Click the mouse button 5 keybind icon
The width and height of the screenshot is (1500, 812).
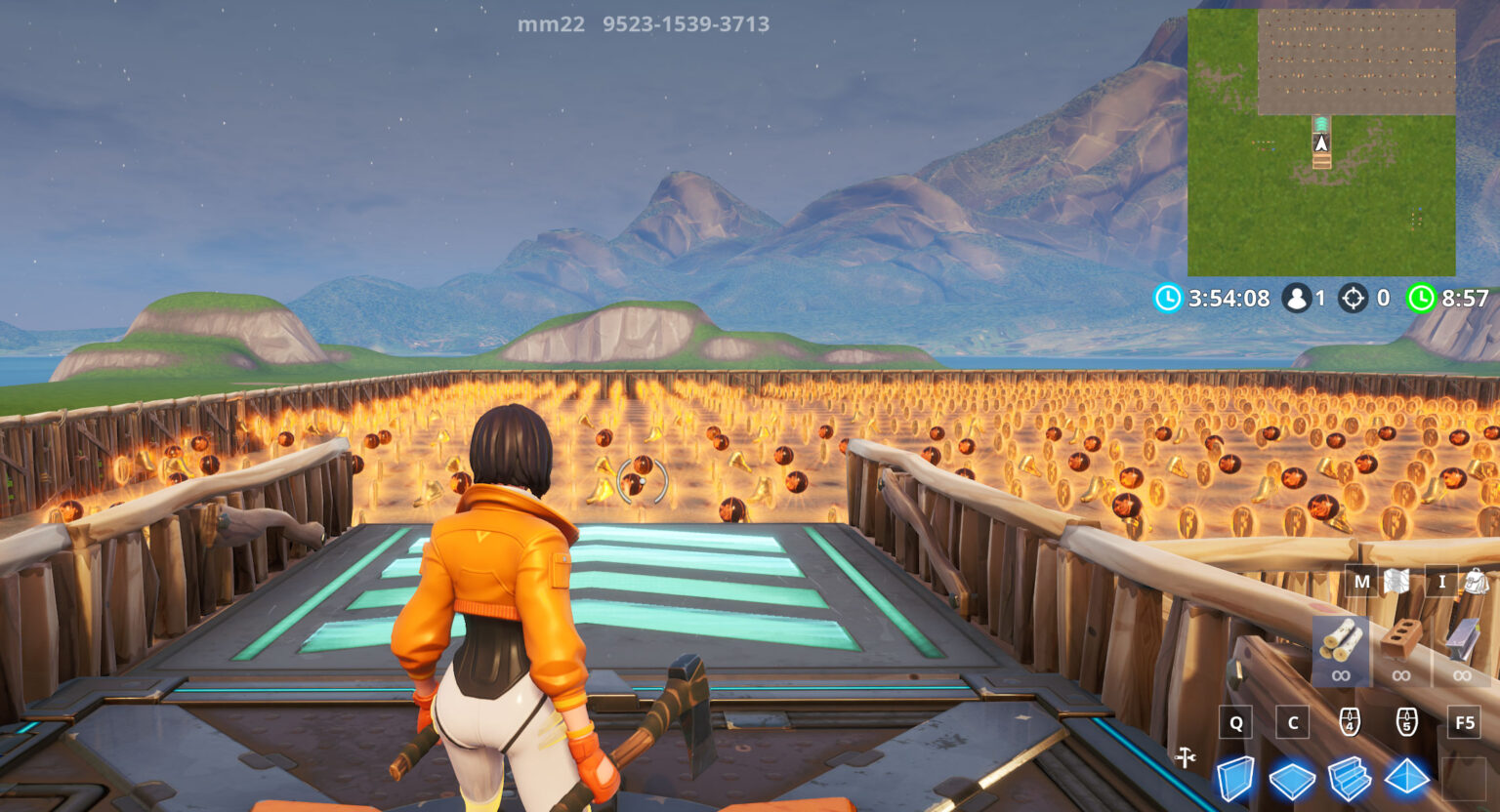coord(1407,720)
